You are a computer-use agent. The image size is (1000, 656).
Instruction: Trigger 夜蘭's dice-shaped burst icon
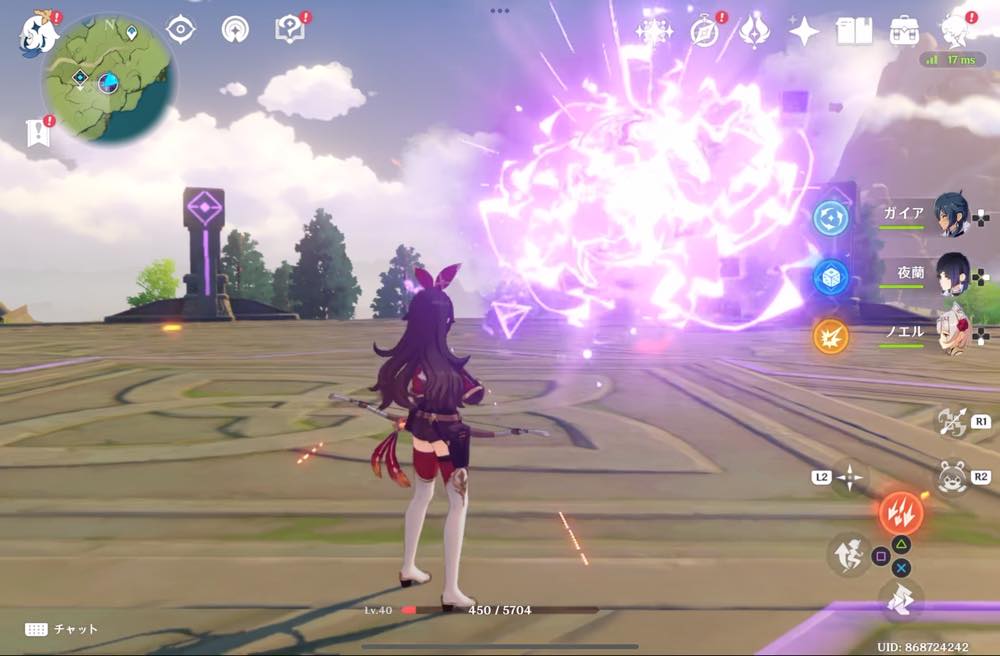coord(830,277)
